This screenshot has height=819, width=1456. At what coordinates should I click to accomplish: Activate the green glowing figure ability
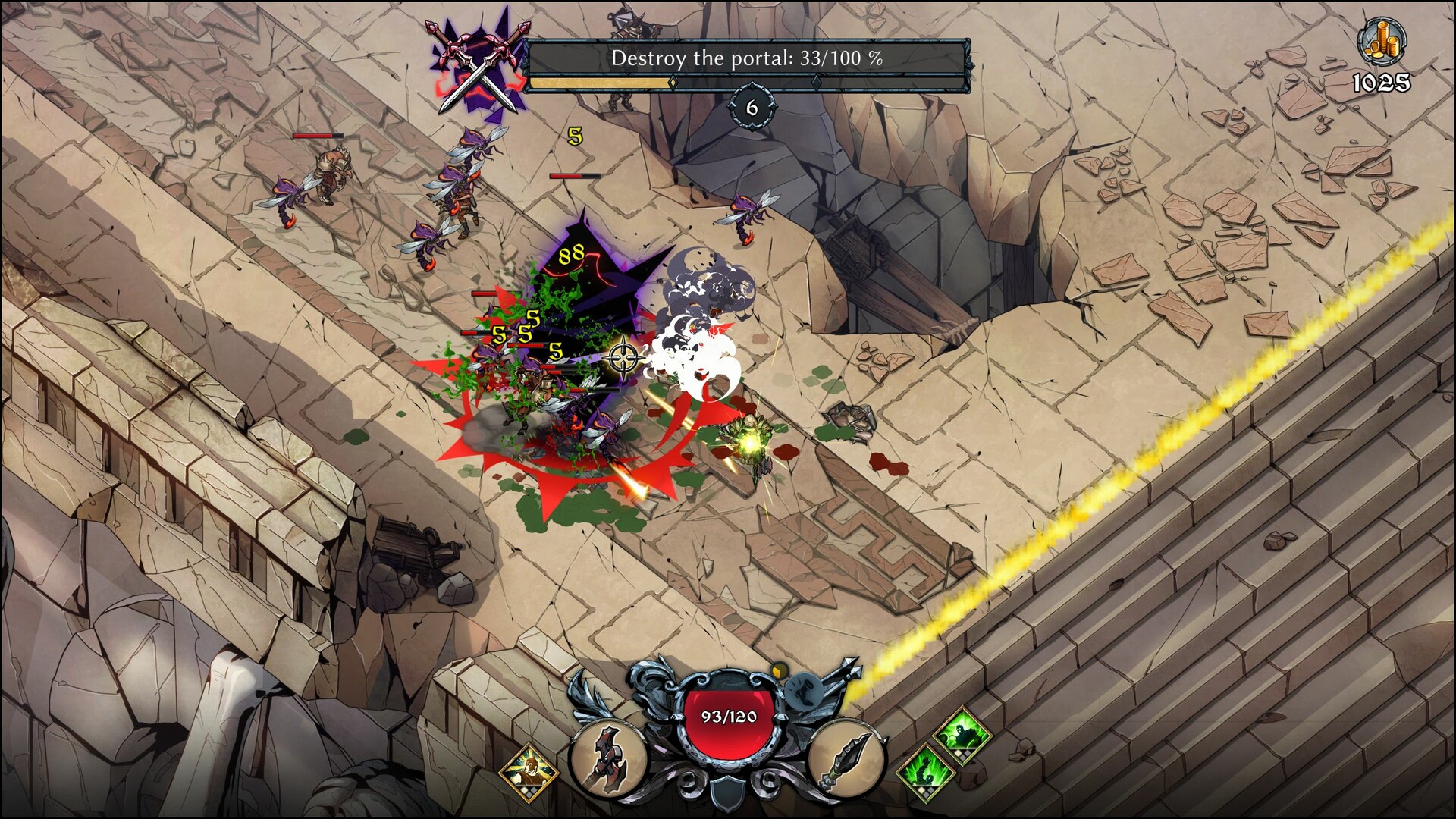click(963, 734)
